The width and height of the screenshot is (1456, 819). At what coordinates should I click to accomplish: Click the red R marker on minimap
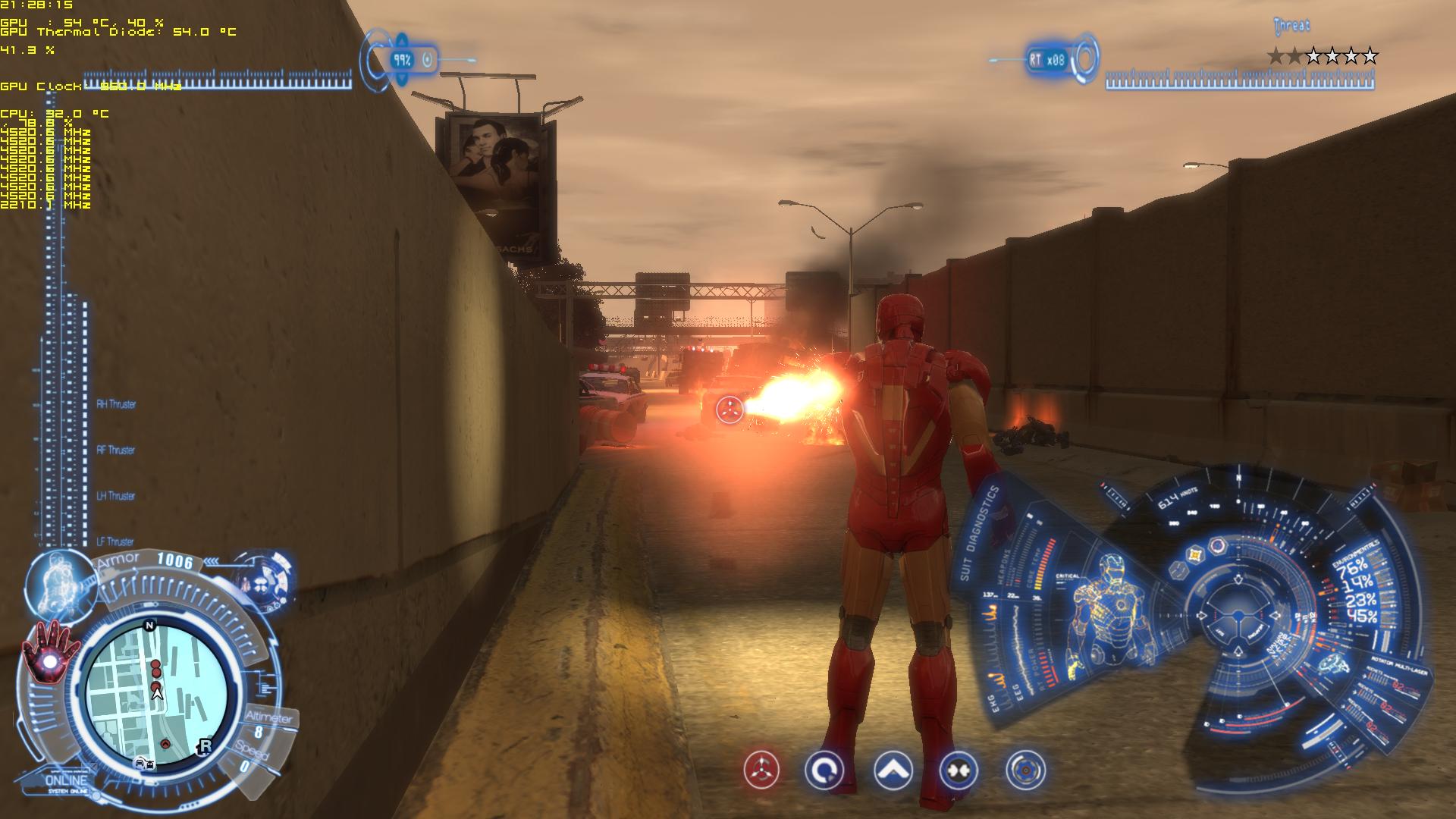(204, 746)
